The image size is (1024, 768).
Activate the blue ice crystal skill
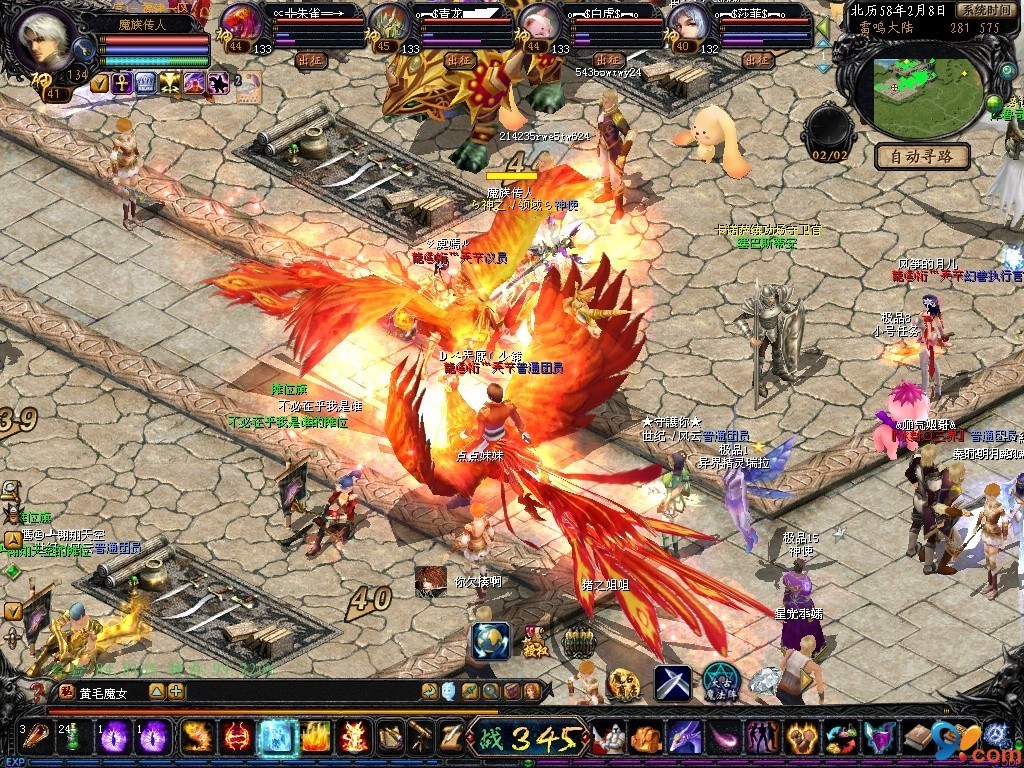tap(274, 738)
